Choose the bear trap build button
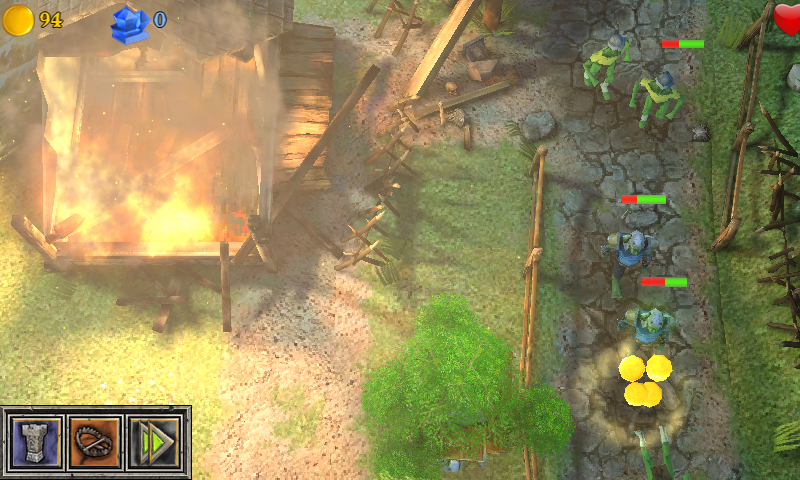 tap(95, 441)
